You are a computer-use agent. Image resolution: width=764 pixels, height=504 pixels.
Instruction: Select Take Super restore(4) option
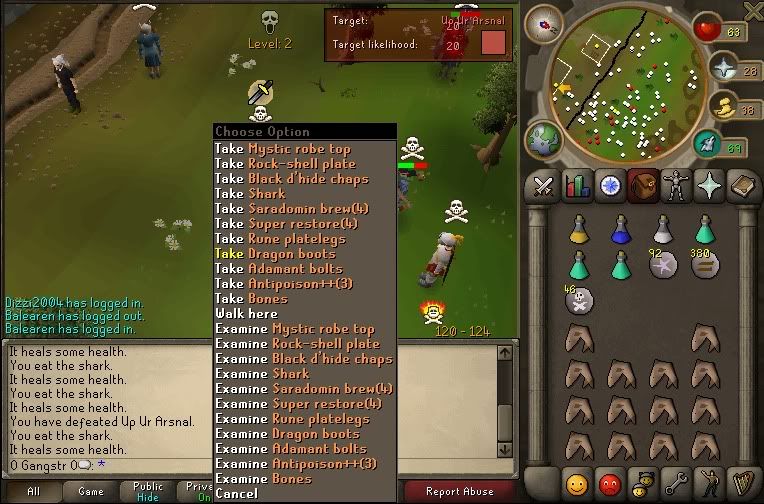click(298, 224)
